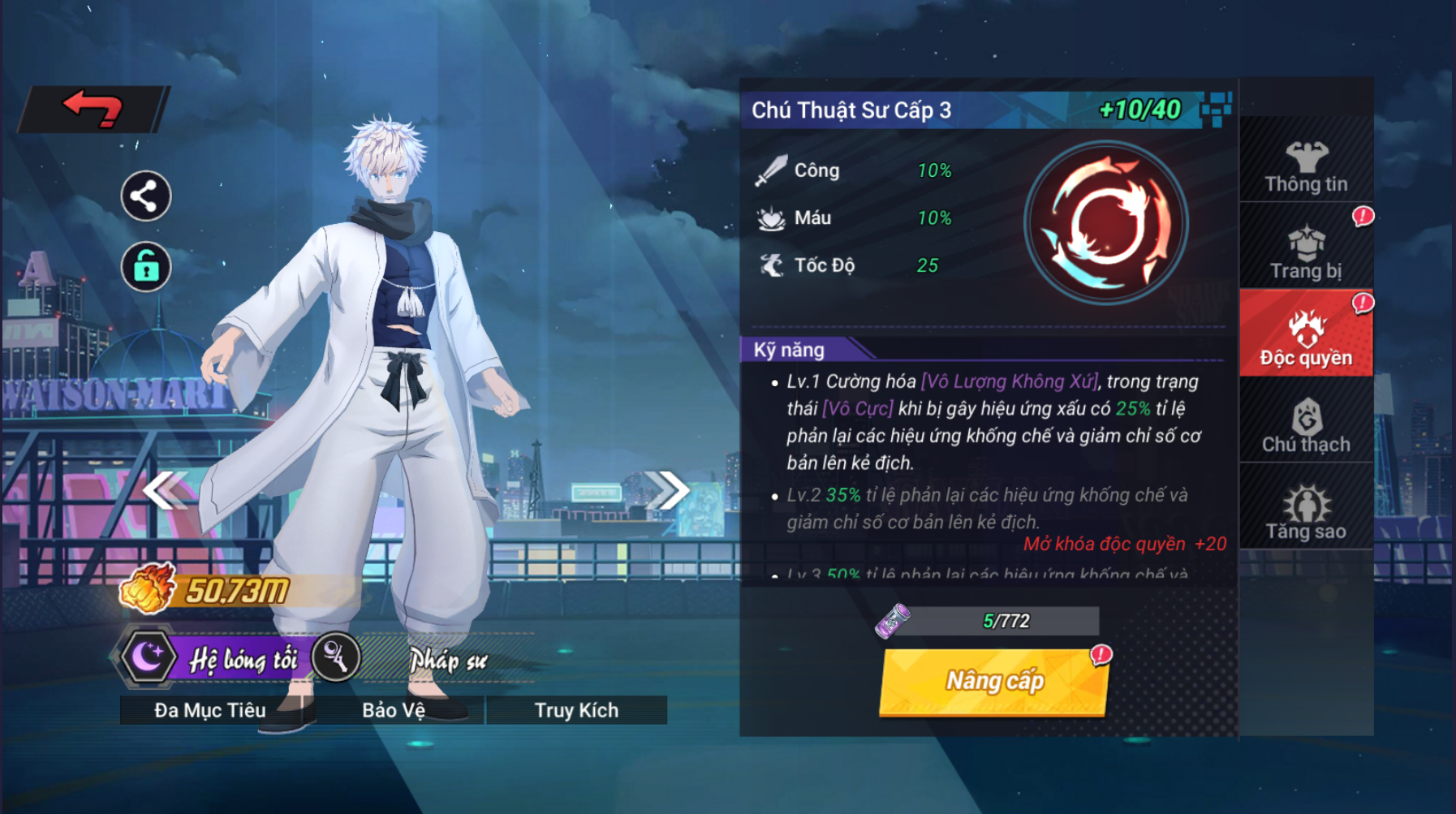Go back with the red arrow button
The image size is (1456, 814).
click(x=93, y=109)
